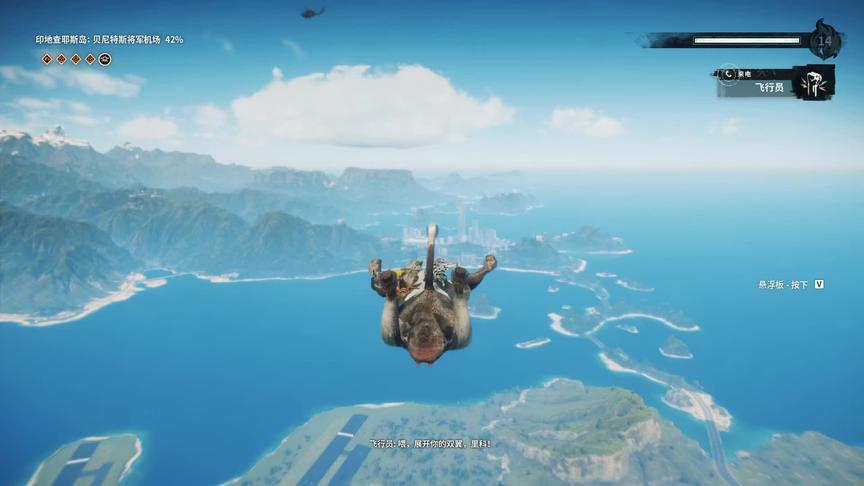Screen dimensions: 864x486
Task: Select the level 14 flame emblem
Action: point(824,41)
